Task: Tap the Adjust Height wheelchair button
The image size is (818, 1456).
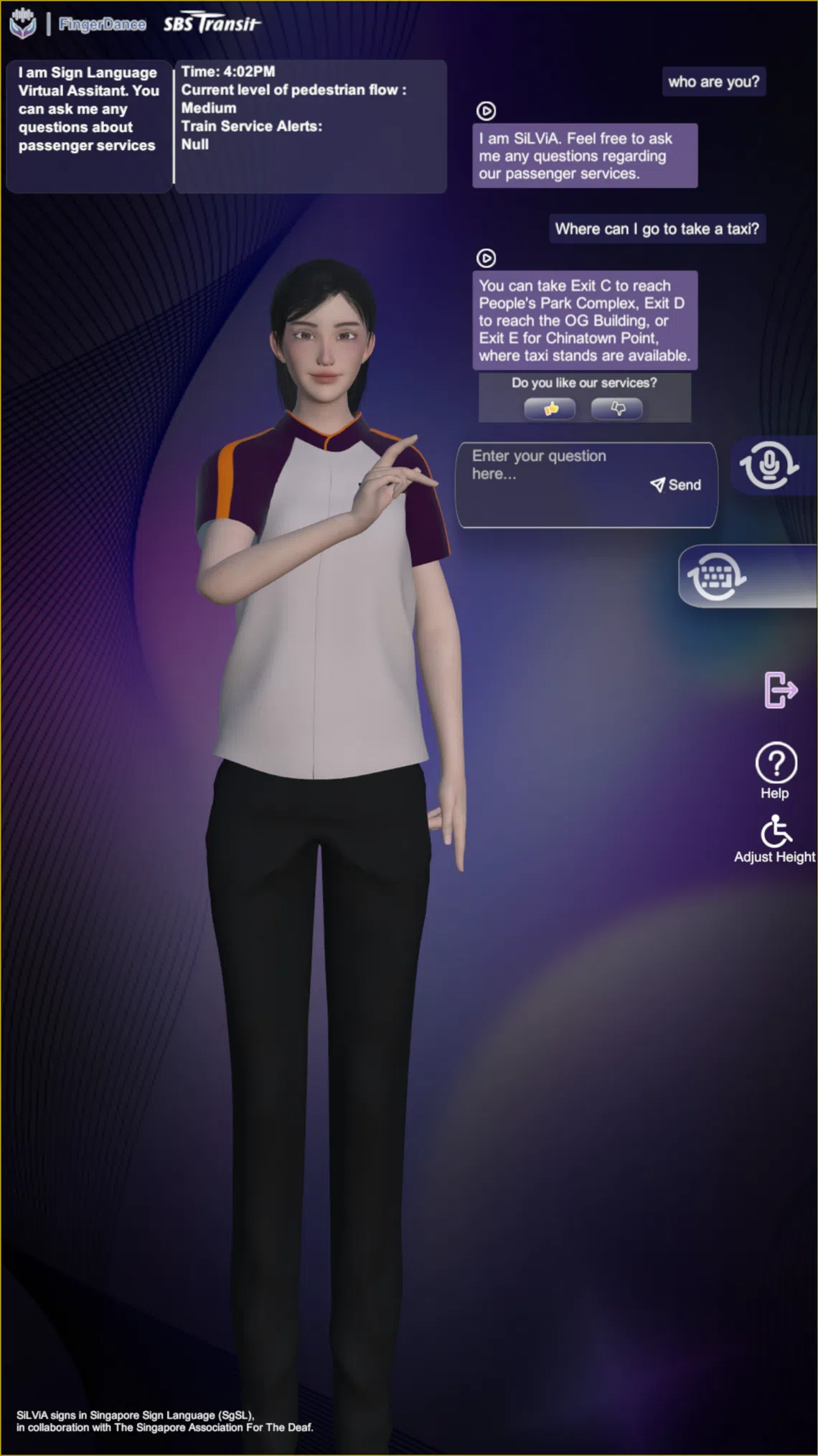Action: click(776, 839)
